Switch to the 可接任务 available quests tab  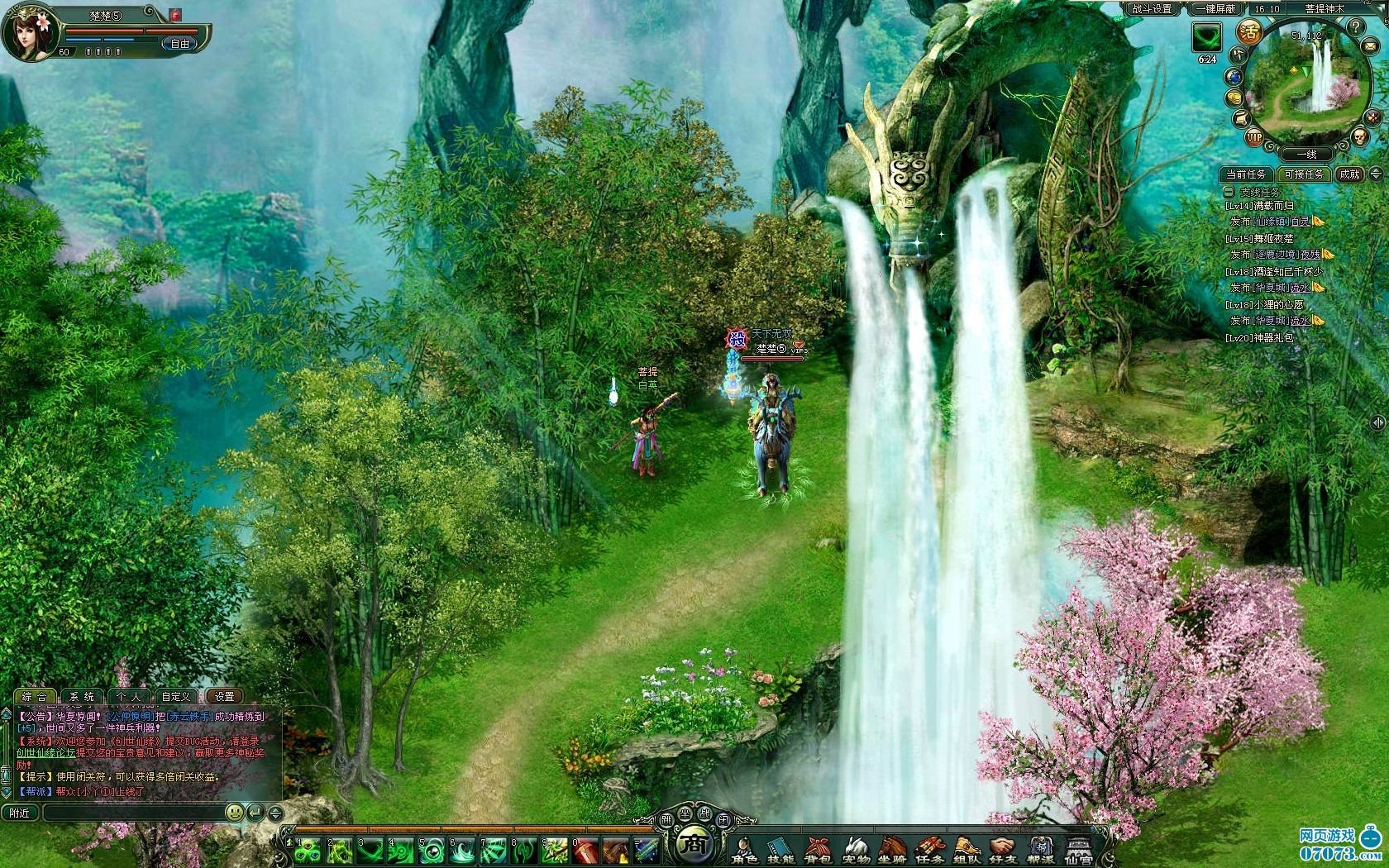point(1304,174)
